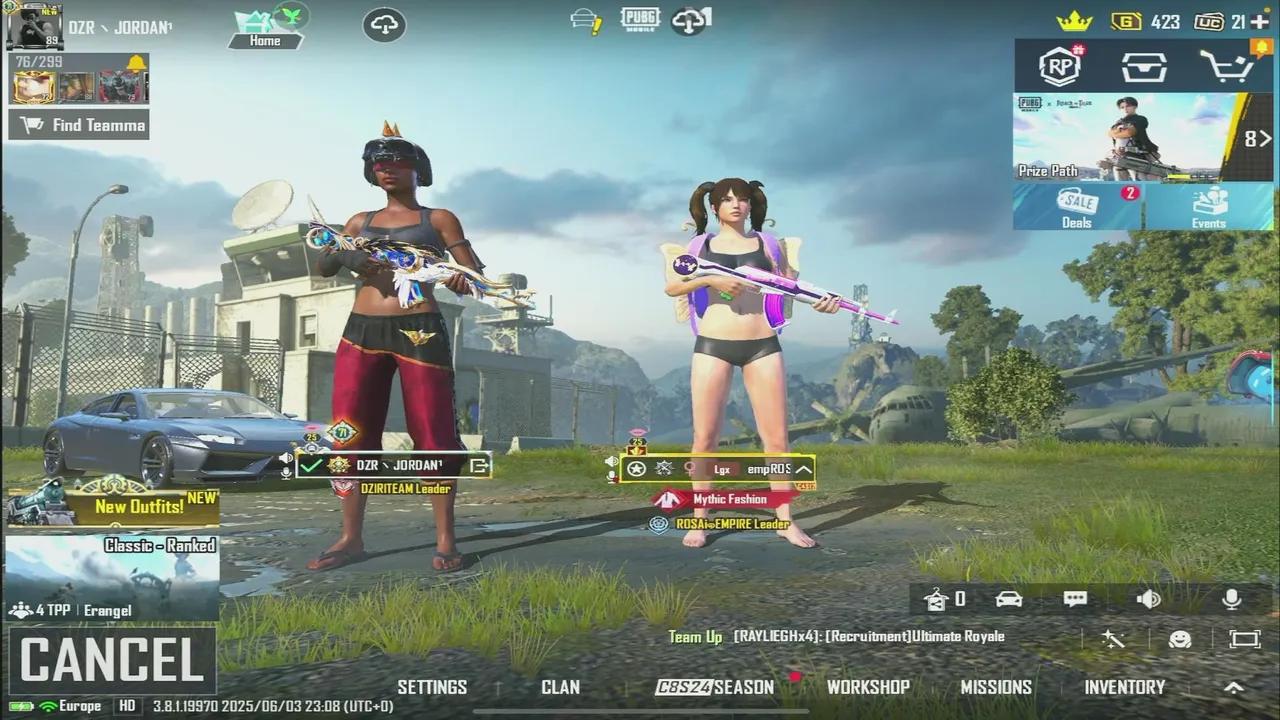Image resolution: width=1280 pixels, height=720 pixels.
Task: Open the Season page
Action: 715,687
